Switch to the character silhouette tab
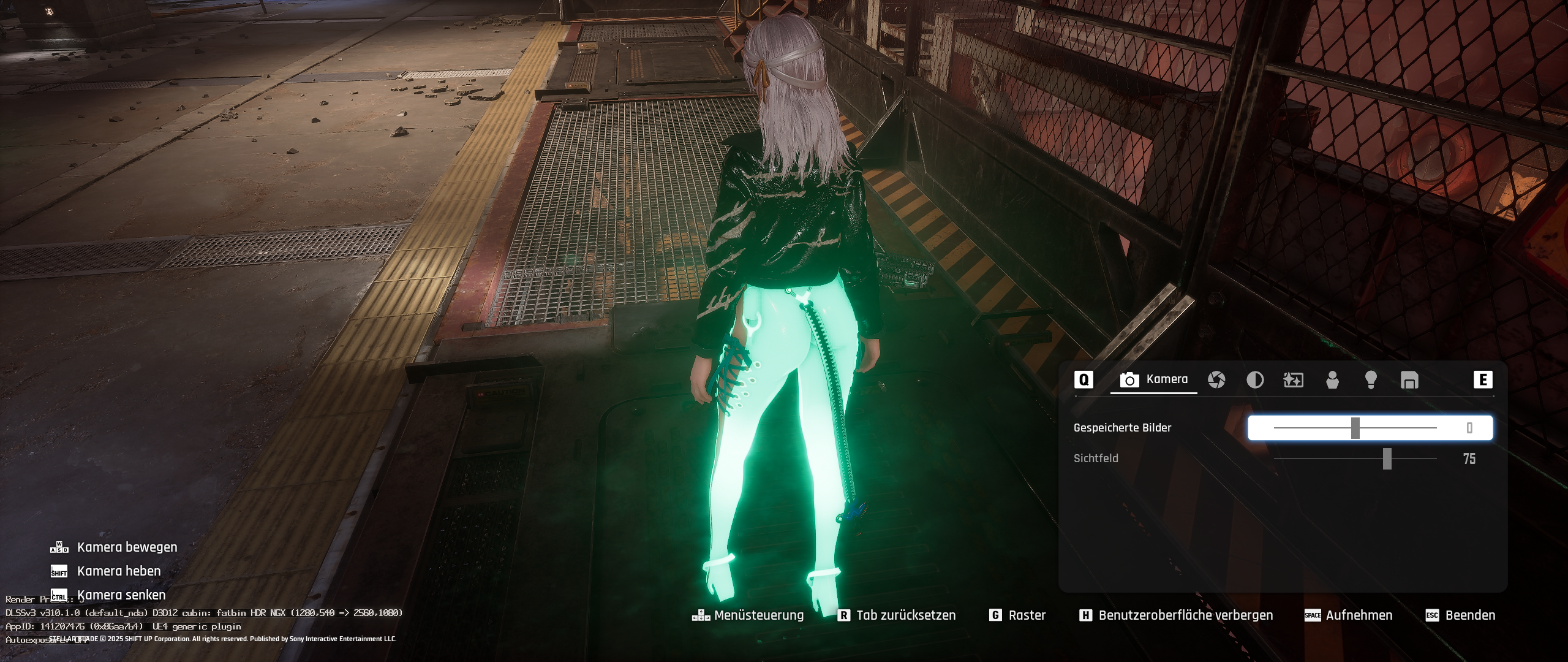This screenshot has width=1568, height=662. click(x=1332, y=380)
